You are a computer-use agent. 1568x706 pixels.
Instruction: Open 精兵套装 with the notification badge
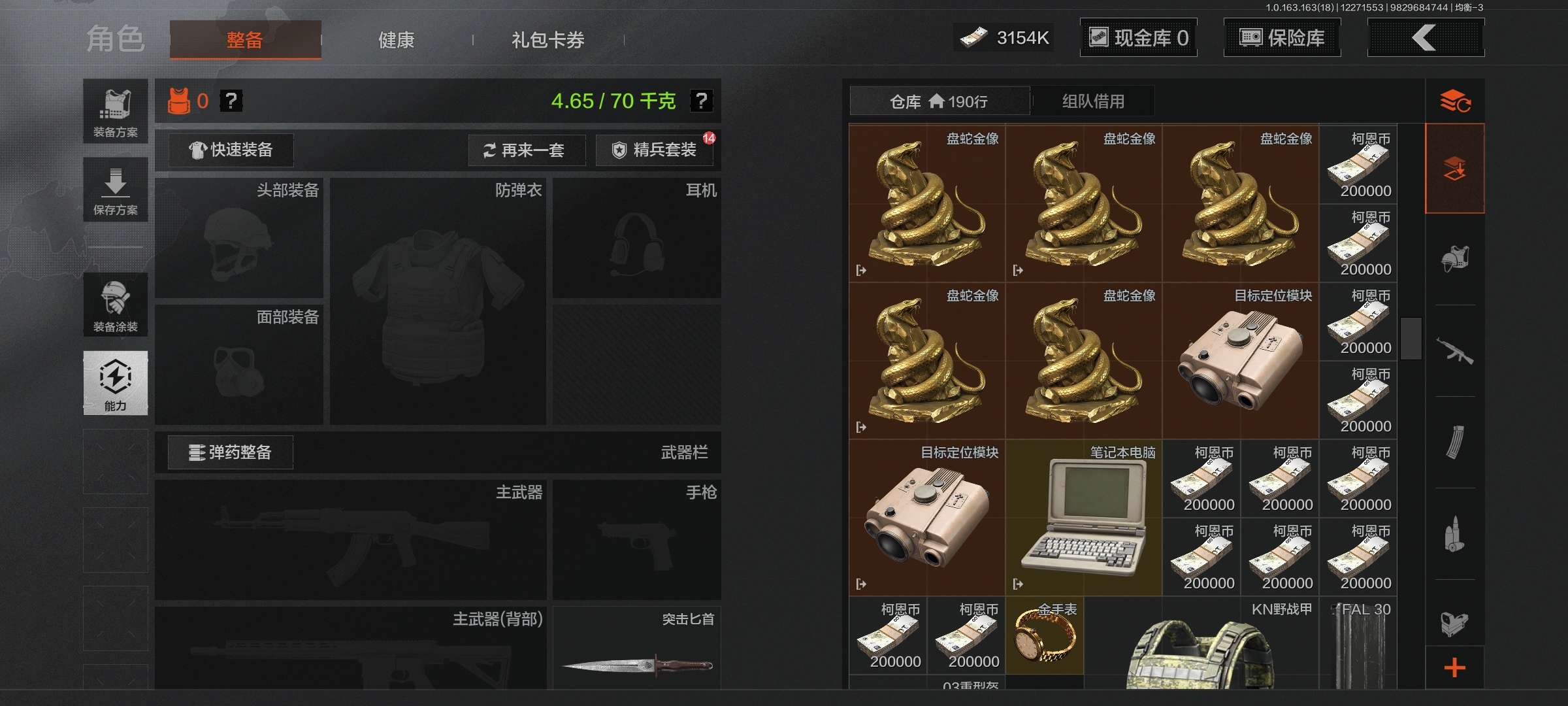pyautogui.click(x=653, y=150)
